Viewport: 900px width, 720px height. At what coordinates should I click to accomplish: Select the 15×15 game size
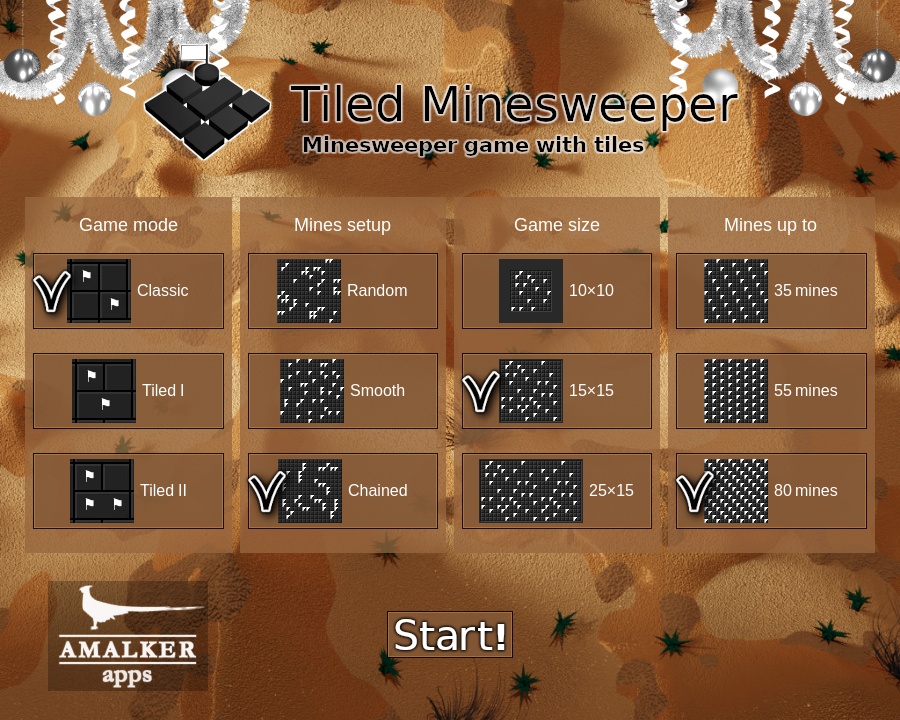point(557,391)
